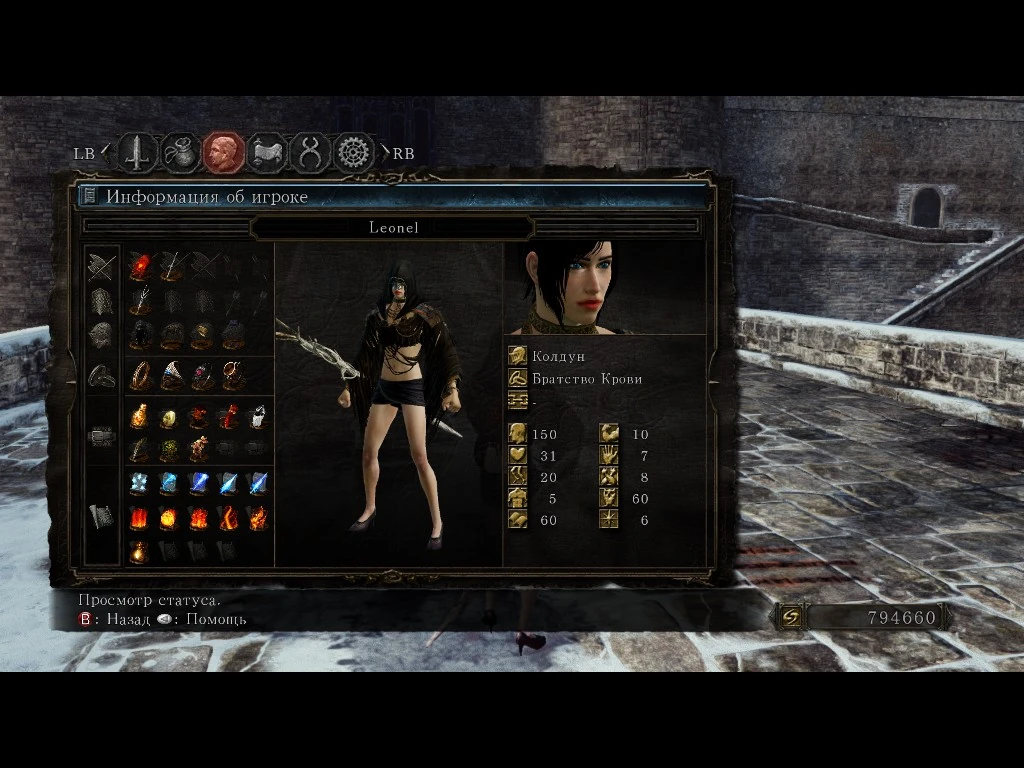Pick the green moss clump slot
This screenshot has width=1024, height=768.
point(170,449)
